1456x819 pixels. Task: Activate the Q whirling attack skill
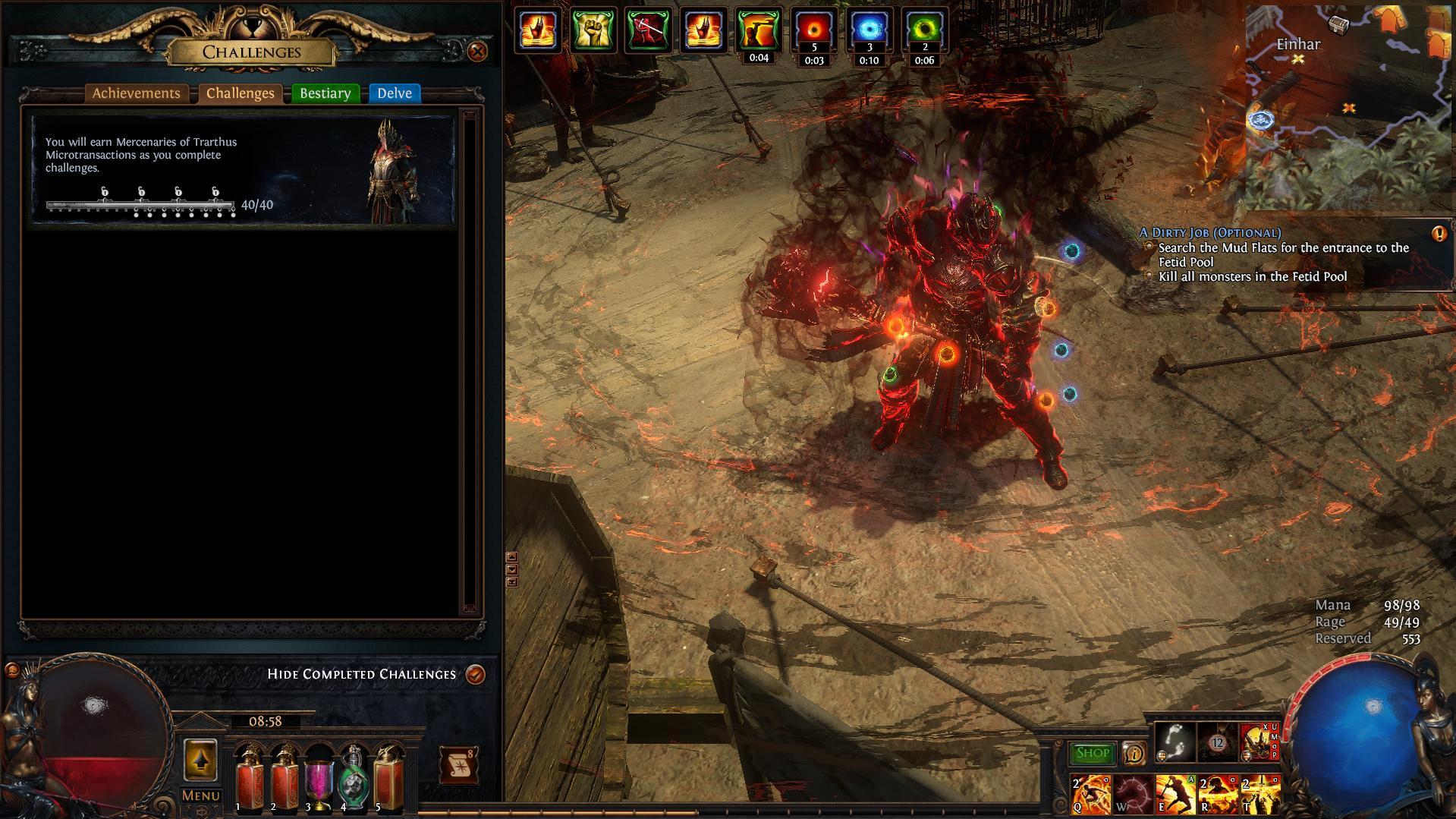(1090, 794)
